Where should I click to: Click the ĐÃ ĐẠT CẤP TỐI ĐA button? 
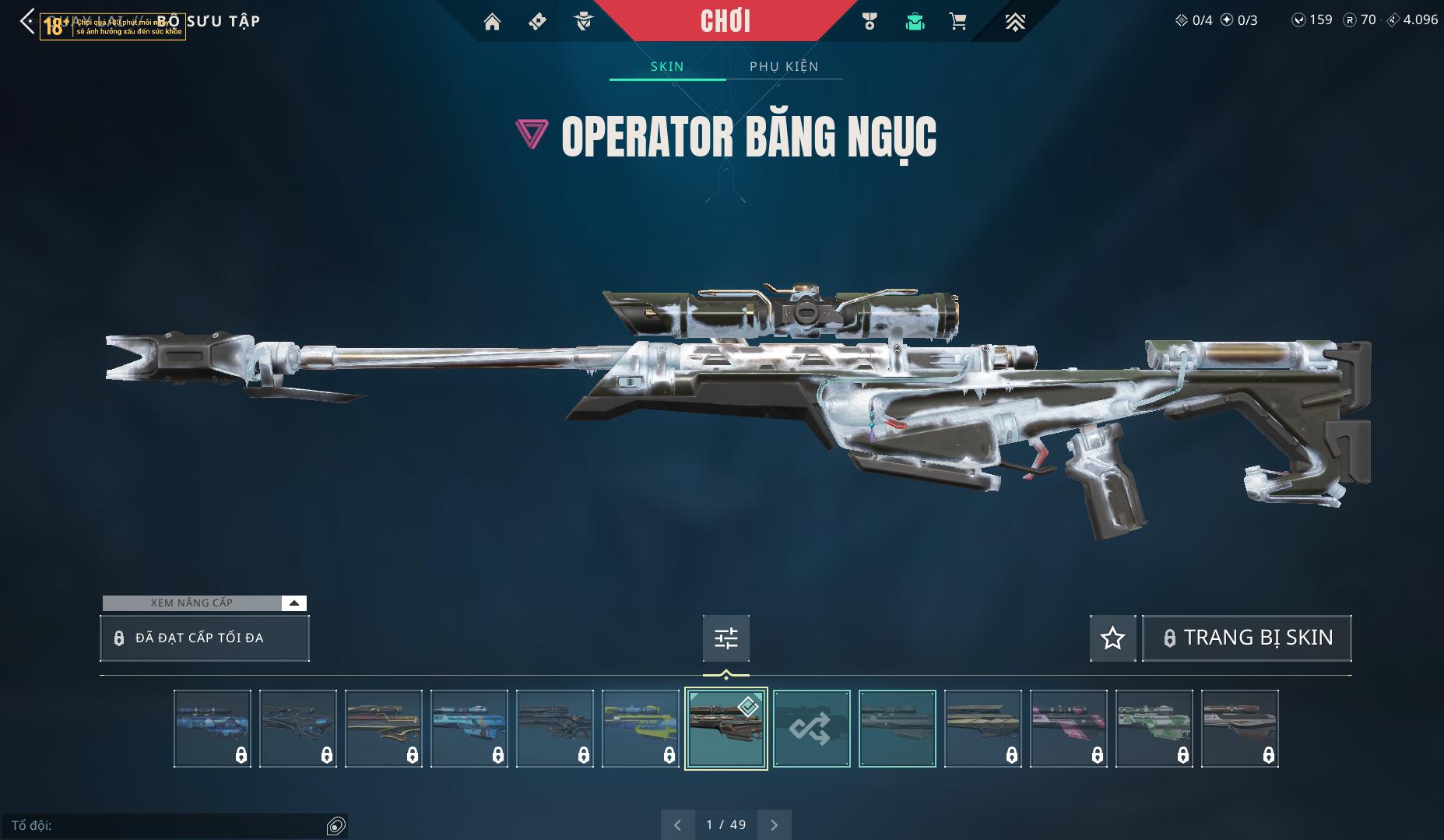pos(205,638)
